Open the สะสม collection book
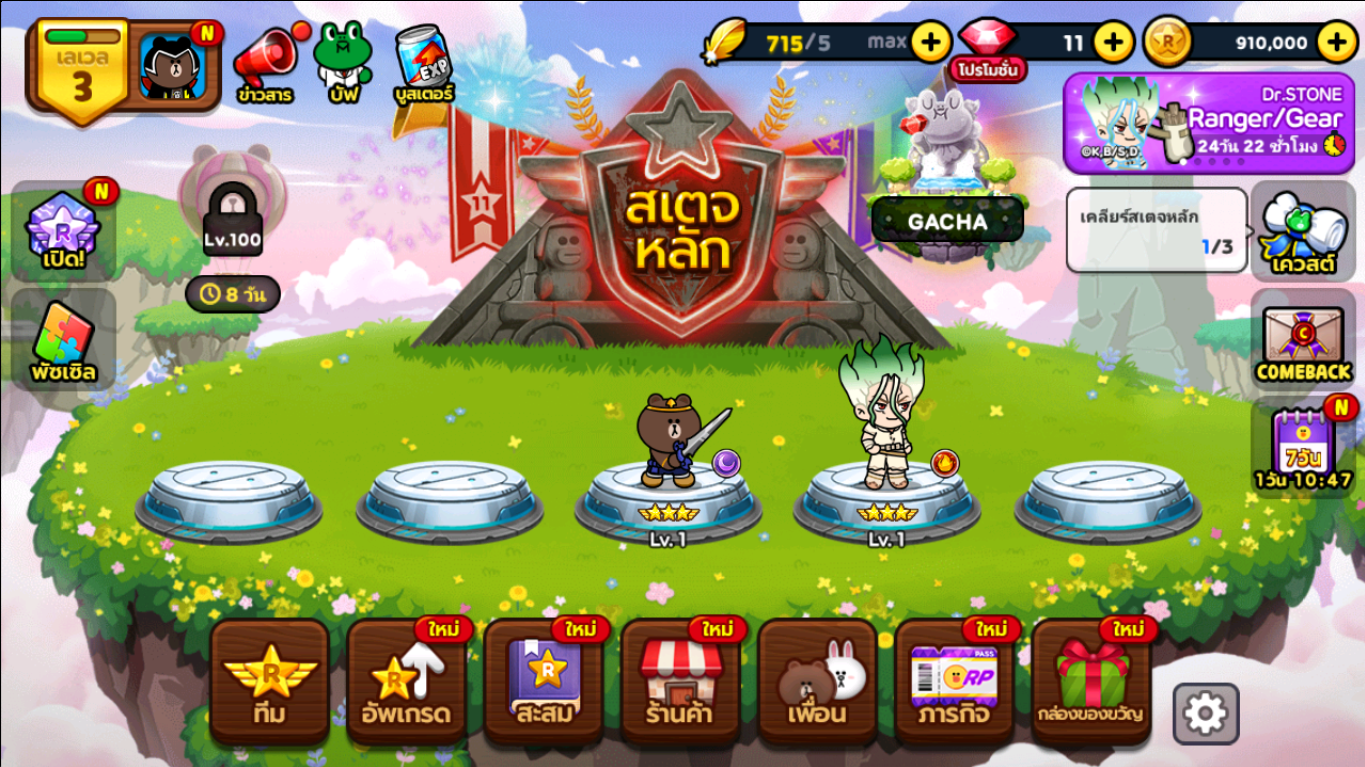The image size is (1365, 767). point(544,682)
